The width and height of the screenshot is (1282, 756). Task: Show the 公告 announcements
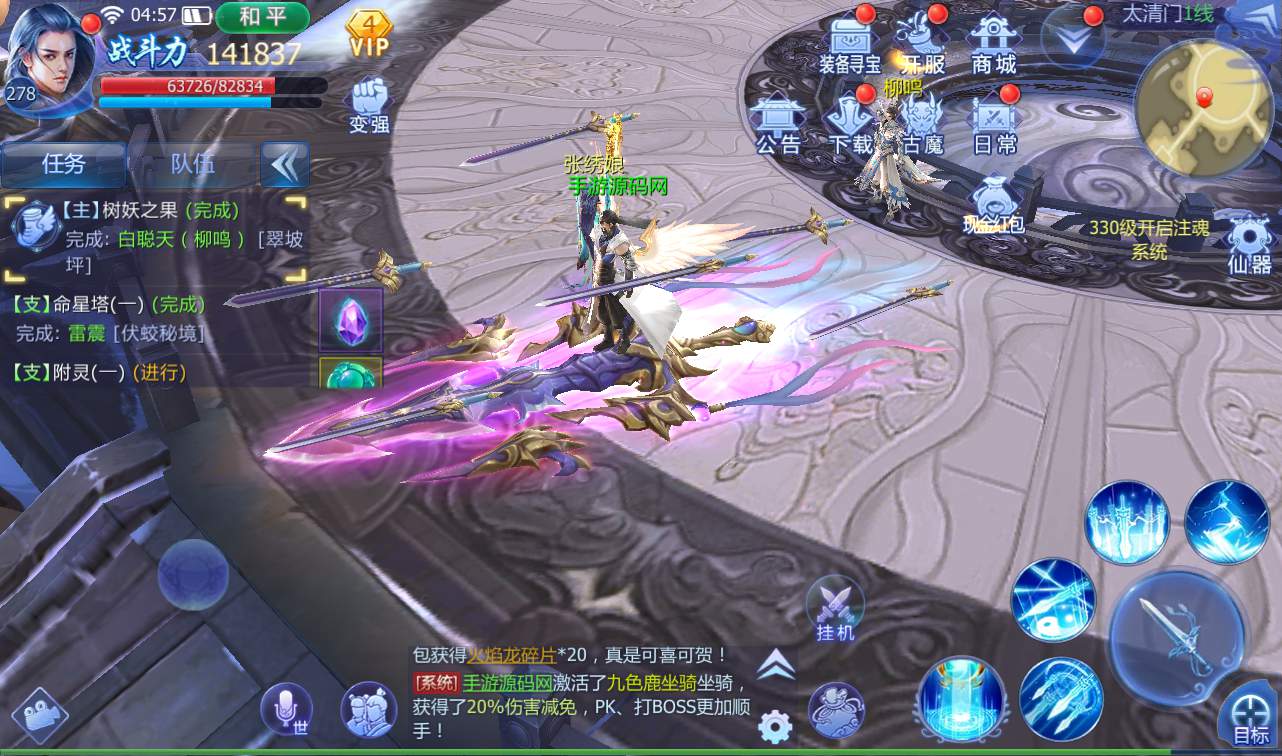778,125
